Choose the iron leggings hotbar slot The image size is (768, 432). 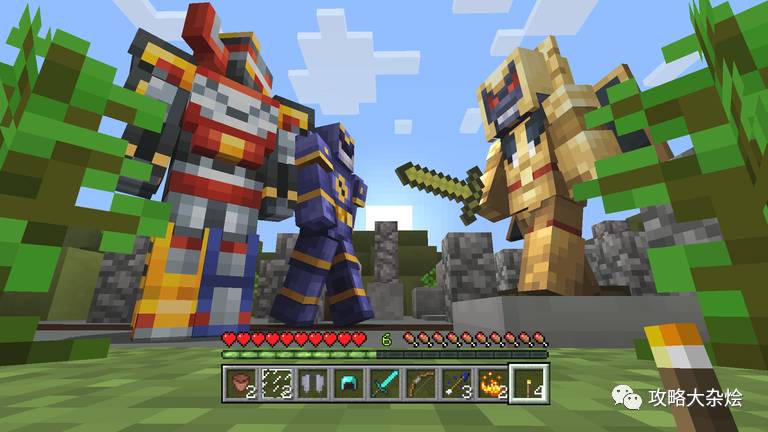[312, 382]
